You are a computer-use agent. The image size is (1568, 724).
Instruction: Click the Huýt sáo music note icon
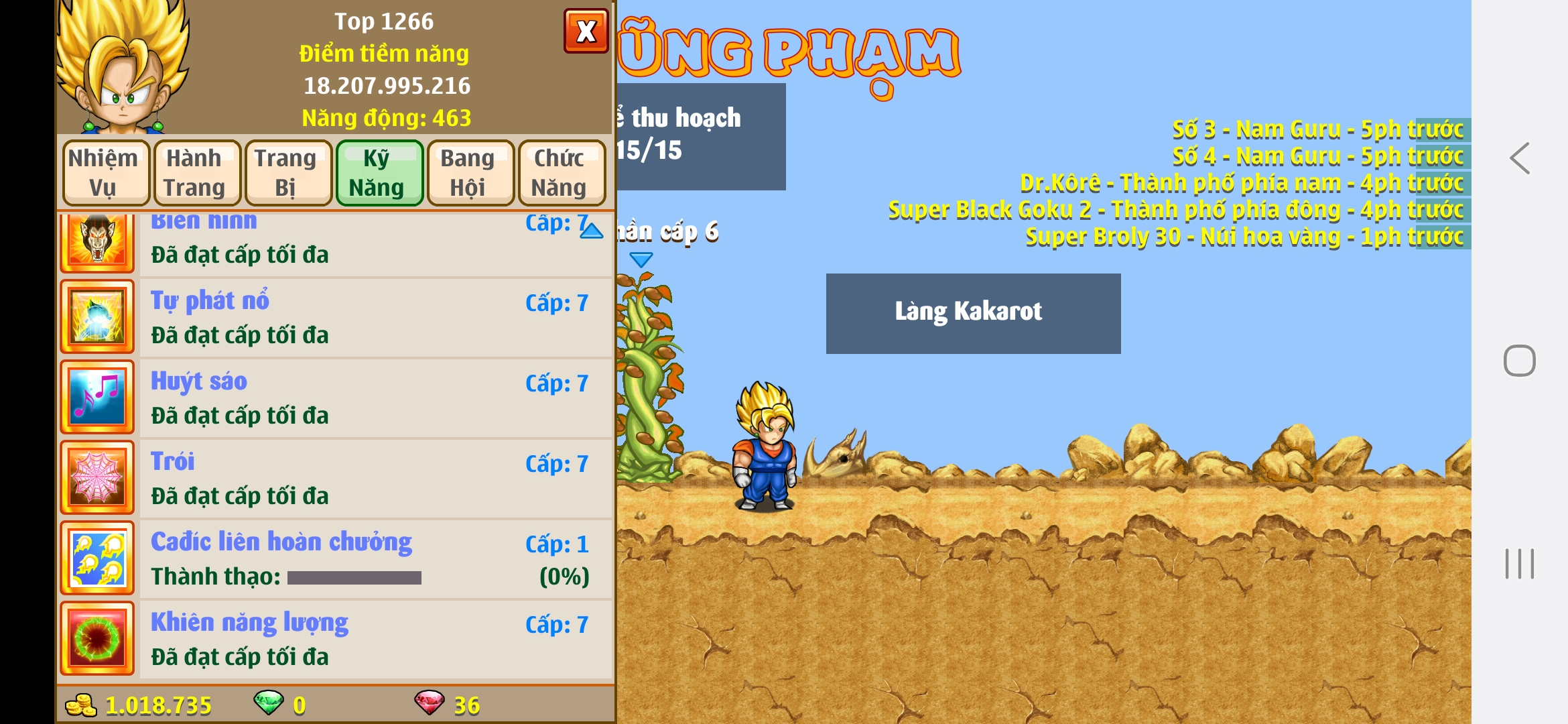[x=97, y=397]
